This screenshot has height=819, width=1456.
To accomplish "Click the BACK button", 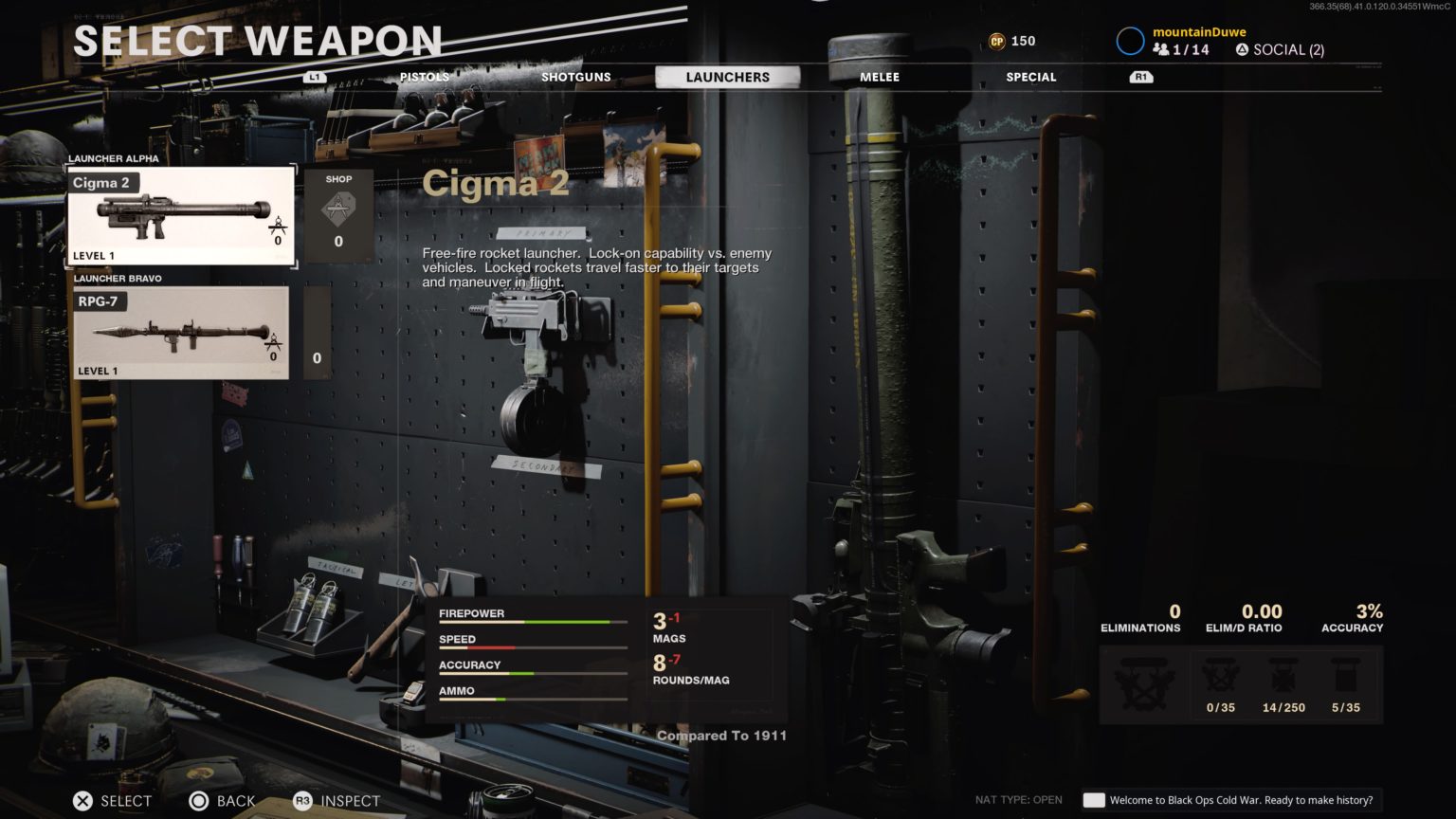I will pos(221,801).
